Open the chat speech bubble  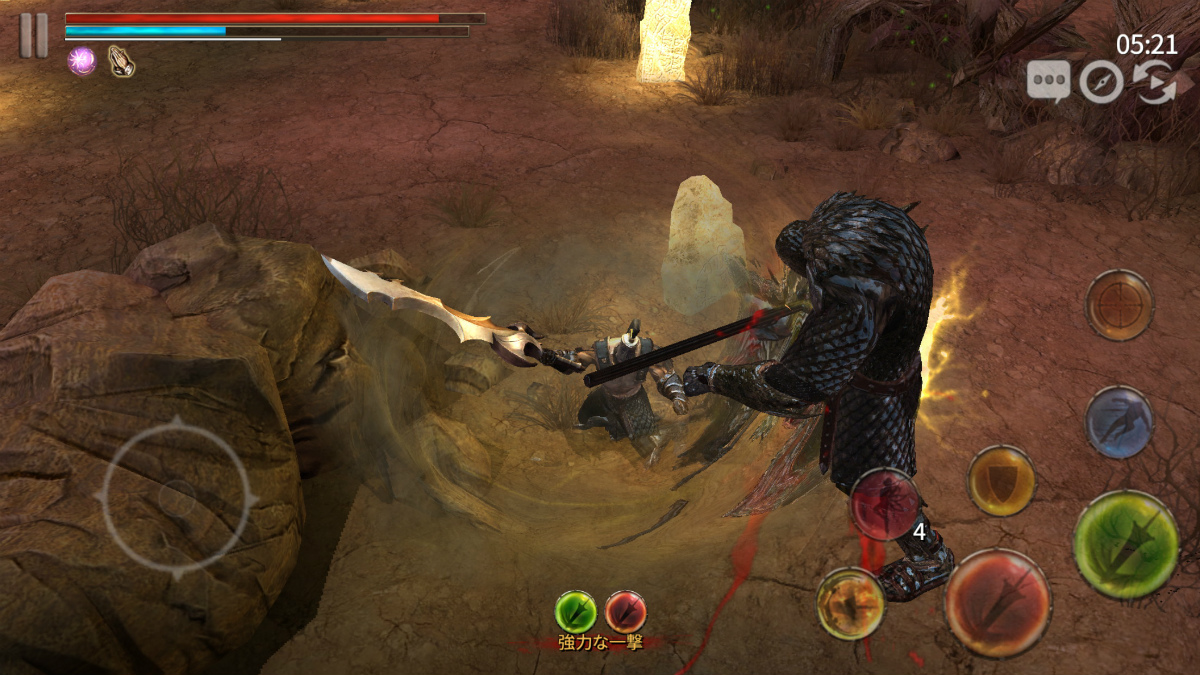(x=1048, y=81)
